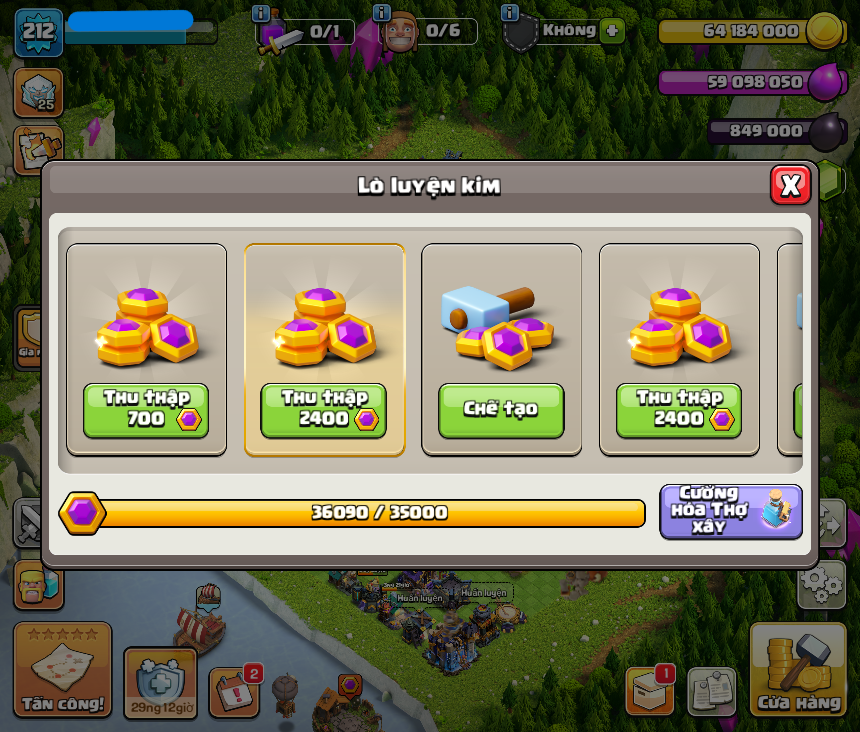Close the Lò luyện kim window
The image size is (860, 732).
(790, 185)
